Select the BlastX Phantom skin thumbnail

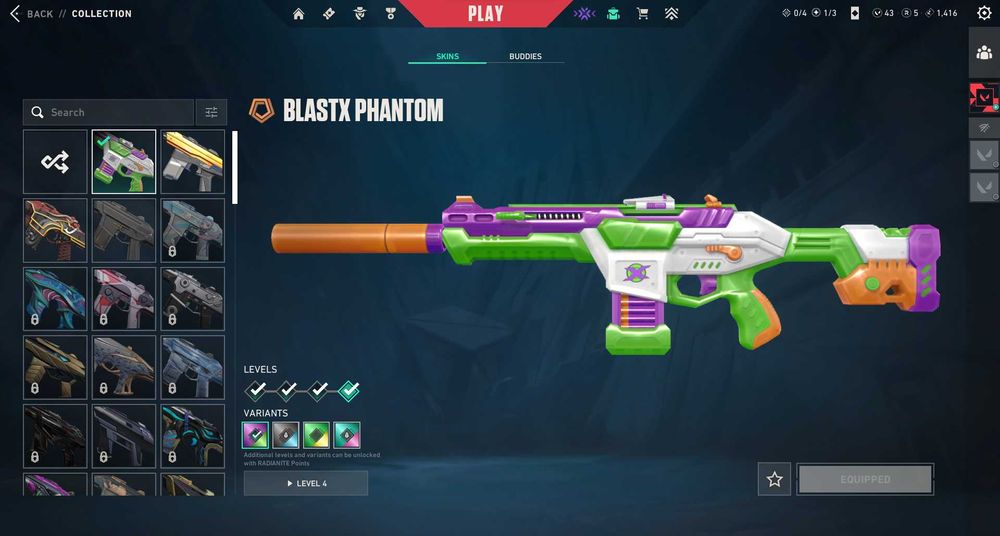(124, 161)
